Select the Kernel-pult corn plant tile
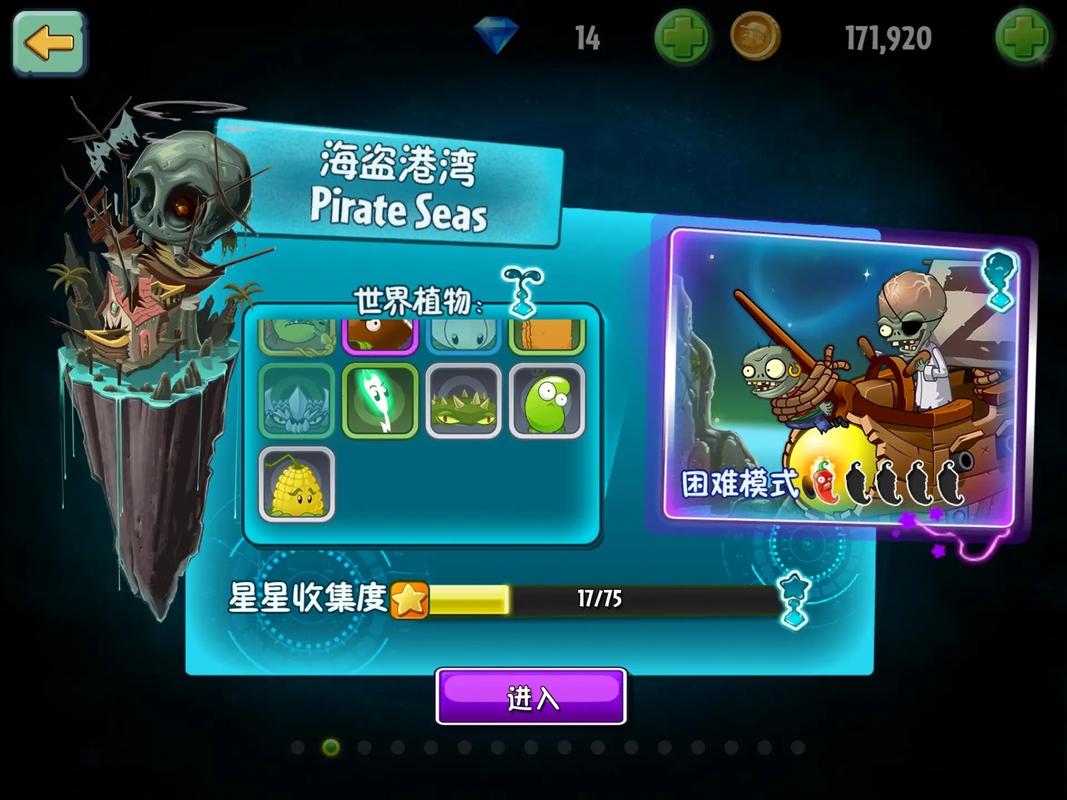 tap(297, 484)
